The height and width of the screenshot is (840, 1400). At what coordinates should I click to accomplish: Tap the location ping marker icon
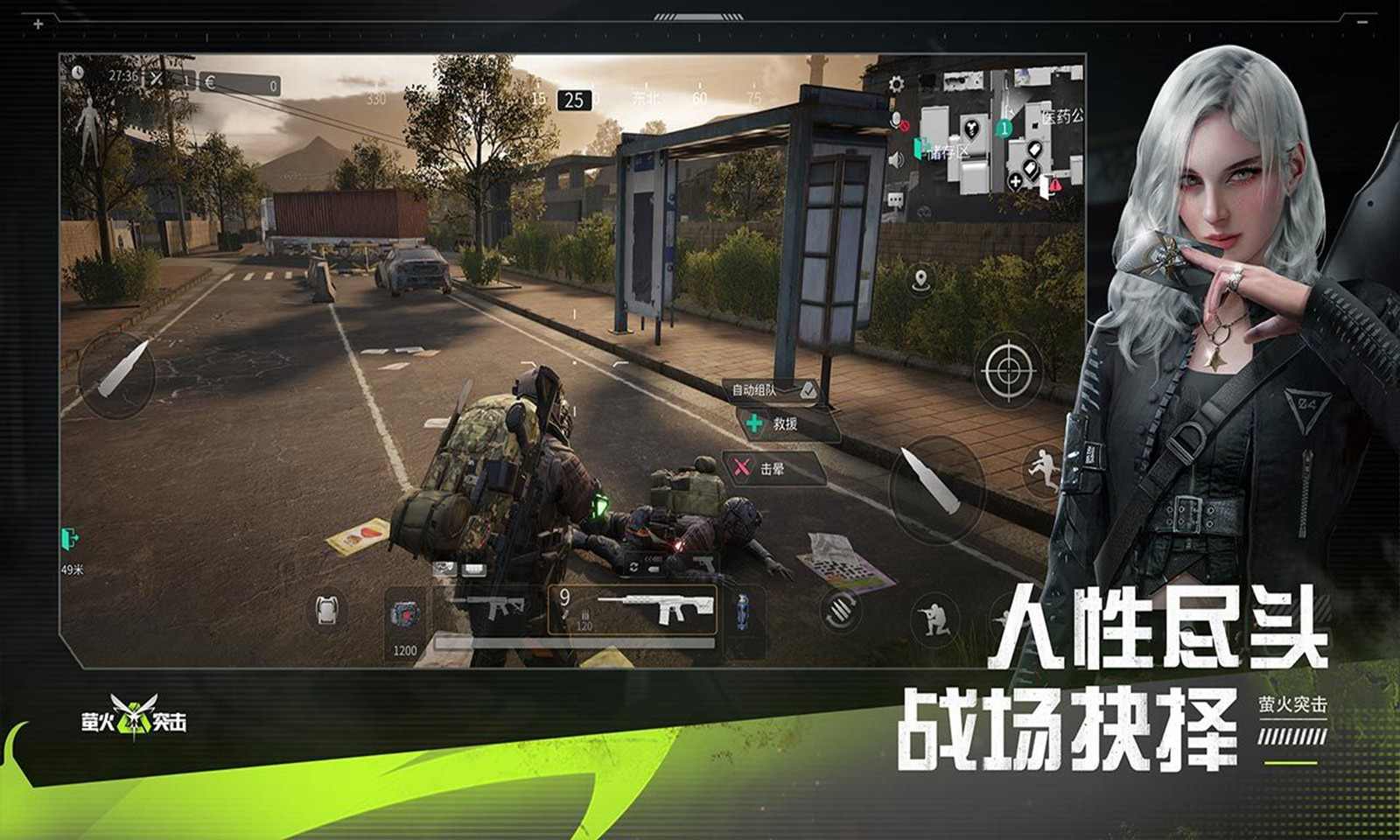(920, 282)
